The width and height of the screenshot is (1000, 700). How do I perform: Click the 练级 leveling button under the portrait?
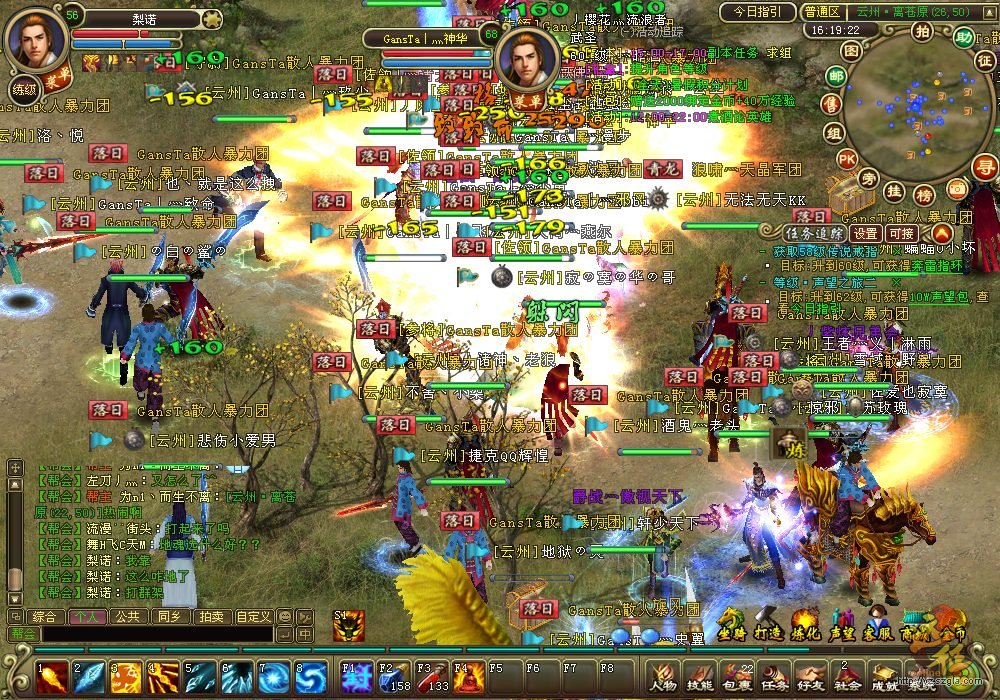pos(24,88)
